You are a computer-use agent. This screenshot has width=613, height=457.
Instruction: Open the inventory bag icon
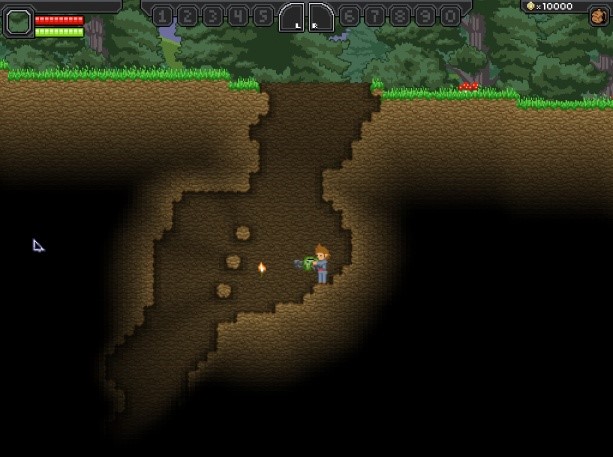pyautogui.click(x=597, y=17)
